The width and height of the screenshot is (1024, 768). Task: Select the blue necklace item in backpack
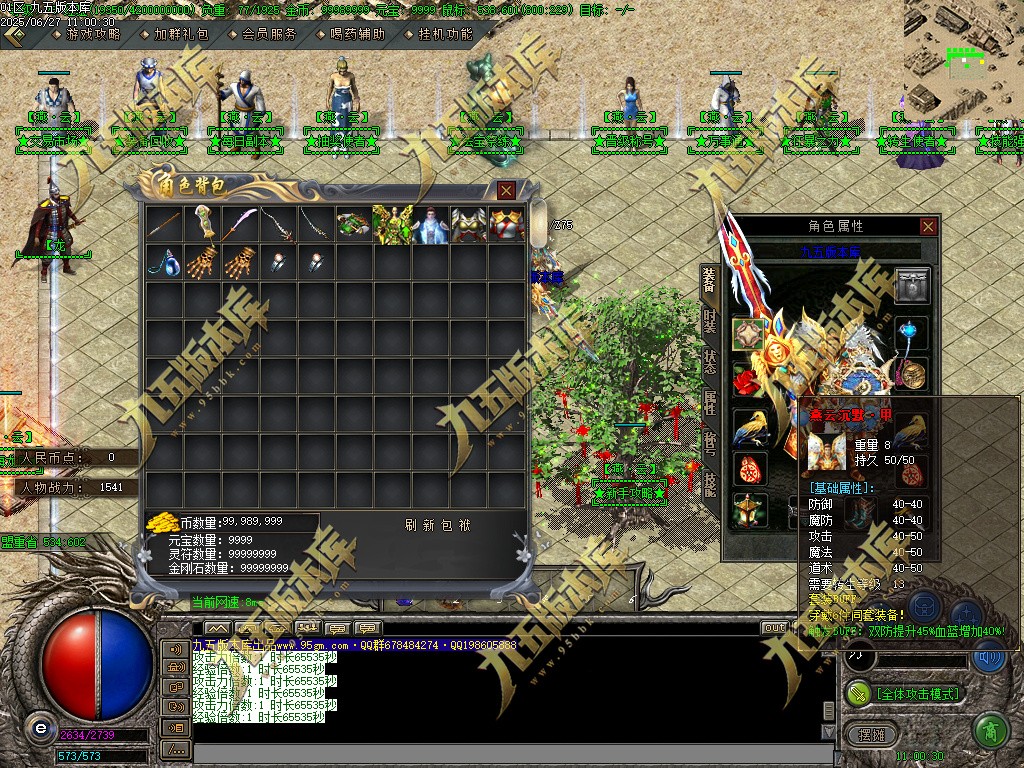(x=163, y=262)
